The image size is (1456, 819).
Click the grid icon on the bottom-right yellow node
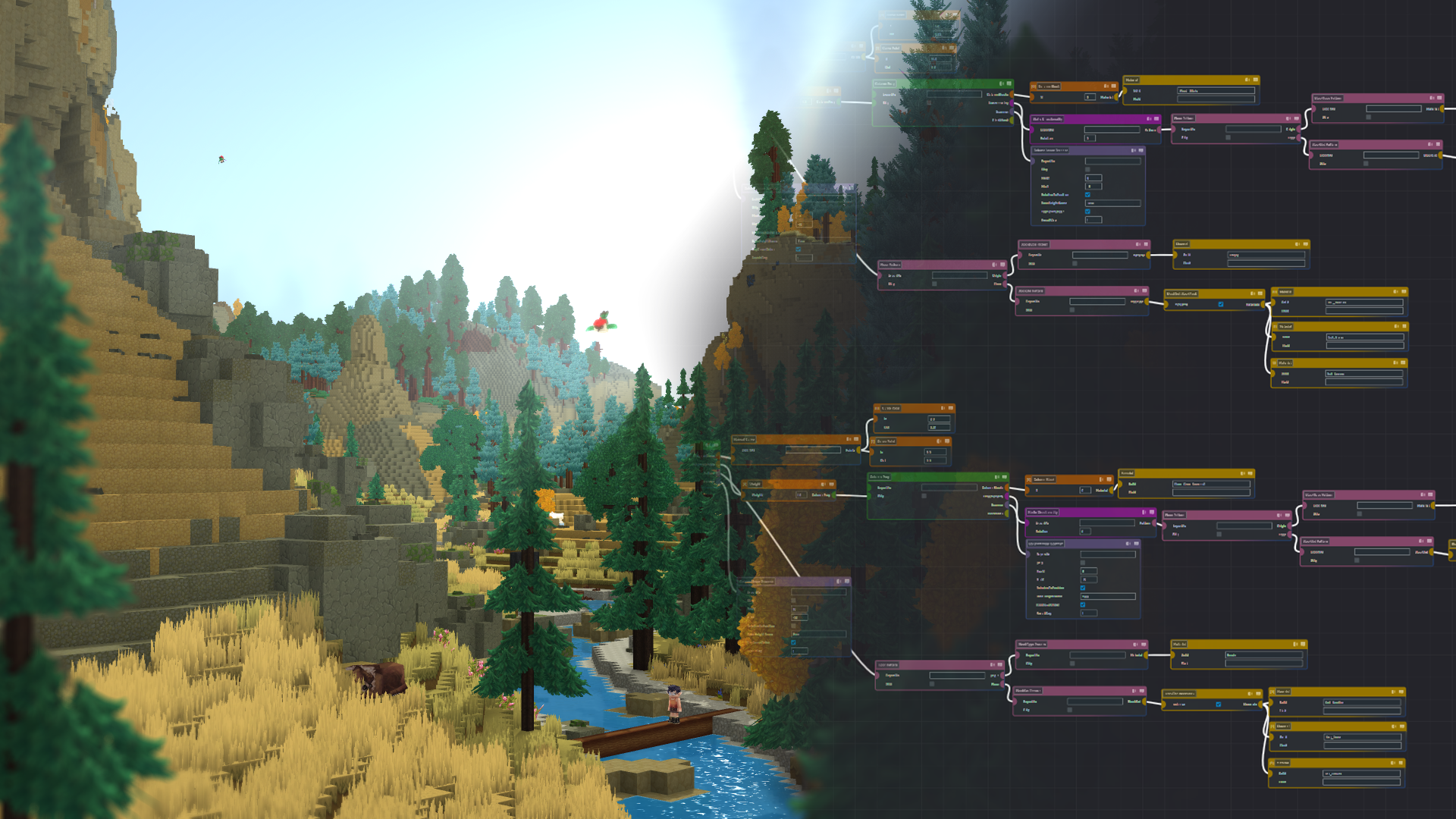1401,763
